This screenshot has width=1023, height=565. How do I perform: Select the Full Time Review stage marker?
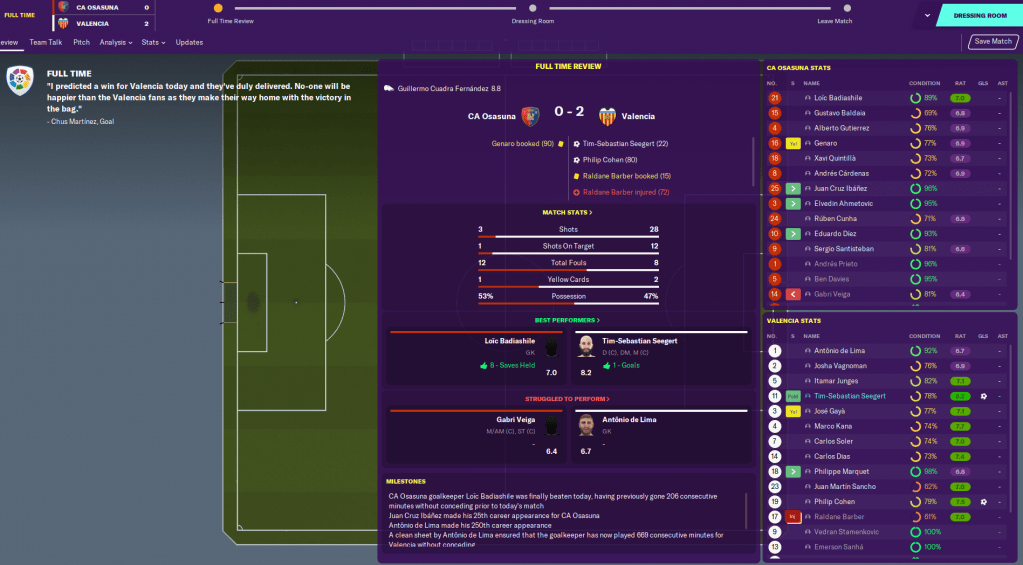(218, 9)
